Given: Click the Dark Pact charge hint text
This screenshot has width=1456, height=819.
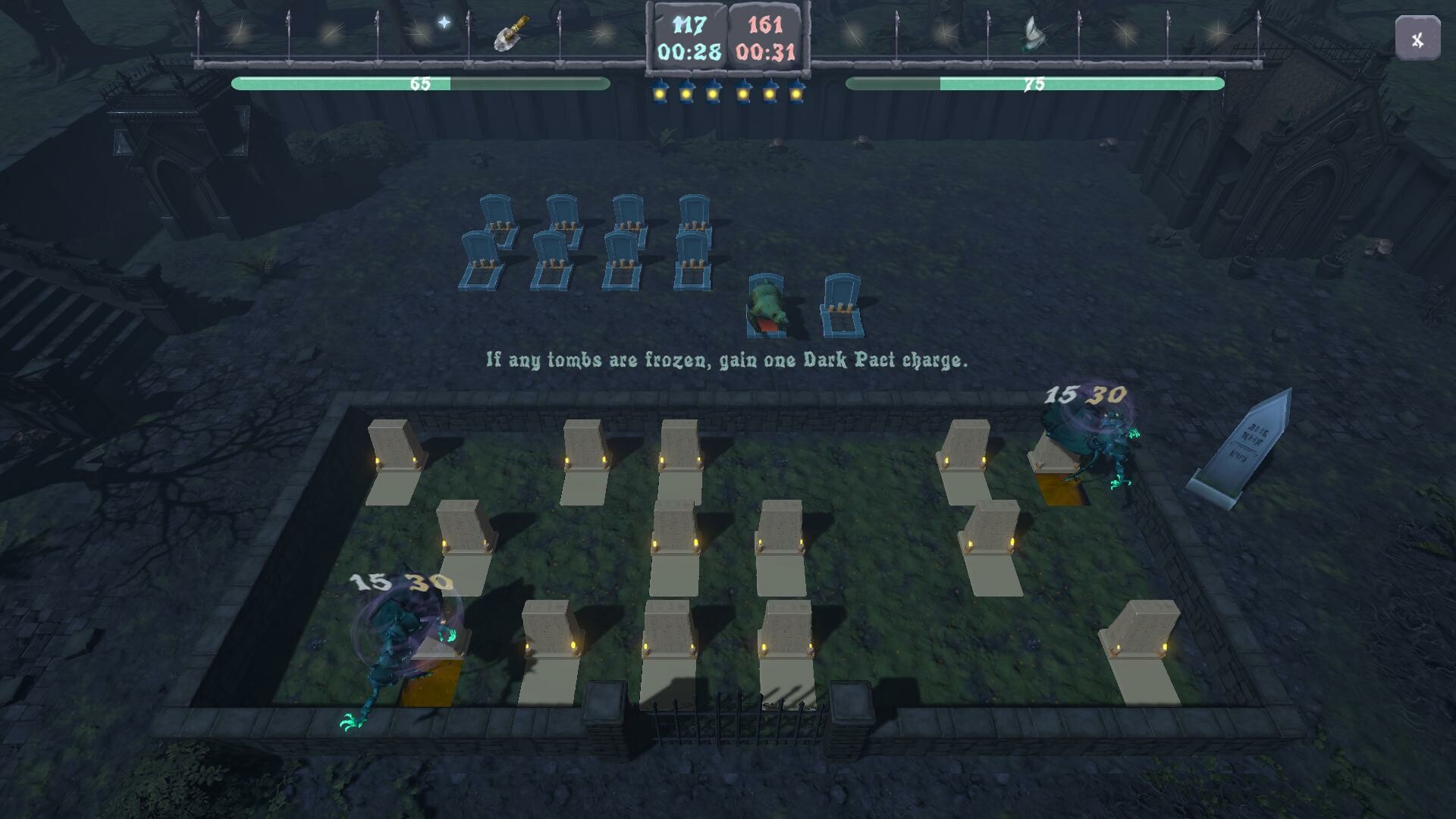Looking at the screenshot, I should click(728, 360).
